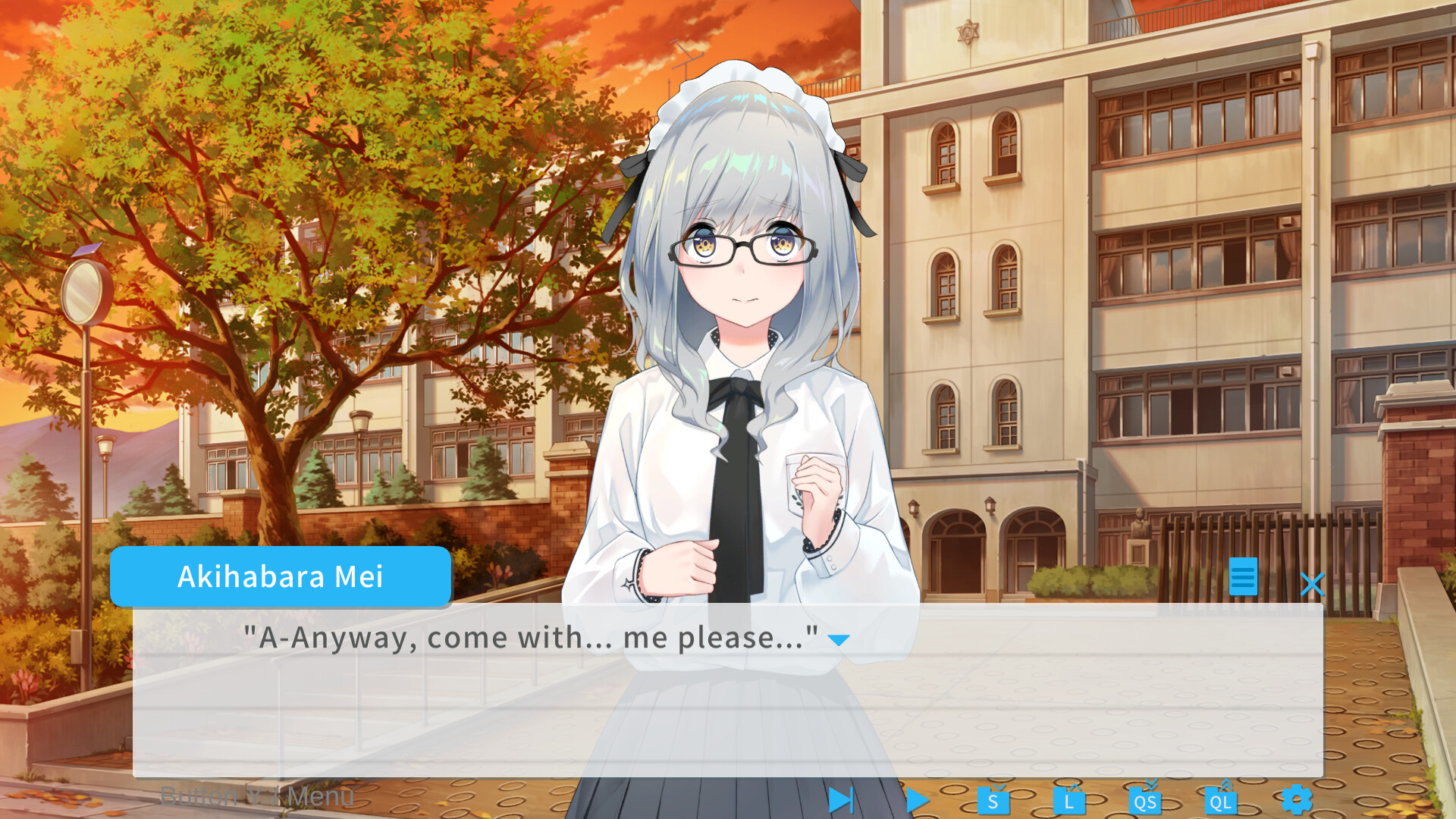Open settings using the gear icon

1298,799
